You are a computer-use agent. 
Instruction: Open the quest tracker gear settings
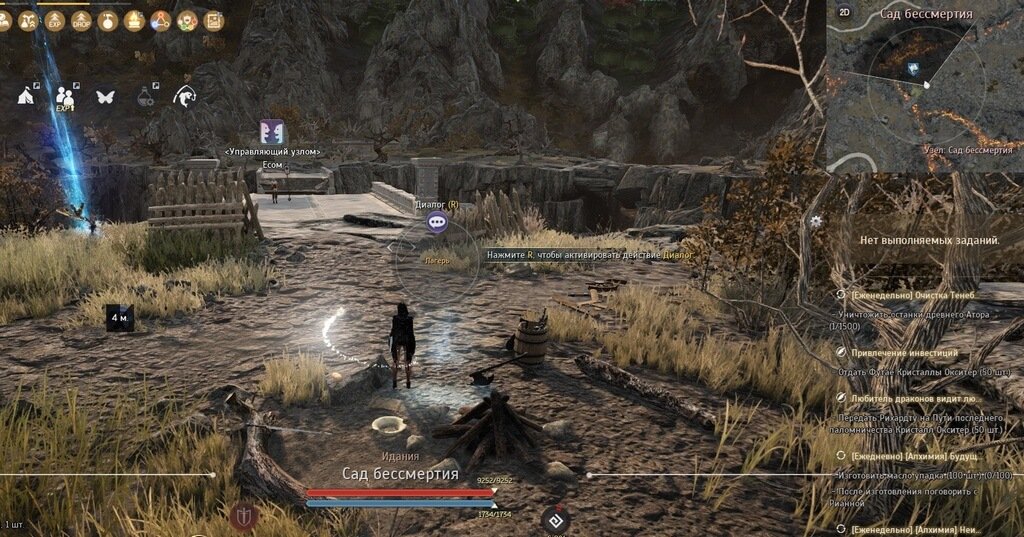pos(817,221)
